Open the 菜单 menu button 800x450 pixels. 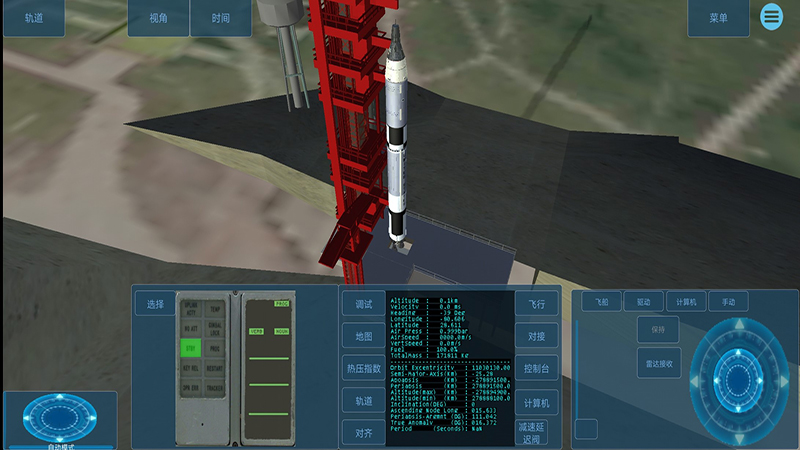[718, 18]
